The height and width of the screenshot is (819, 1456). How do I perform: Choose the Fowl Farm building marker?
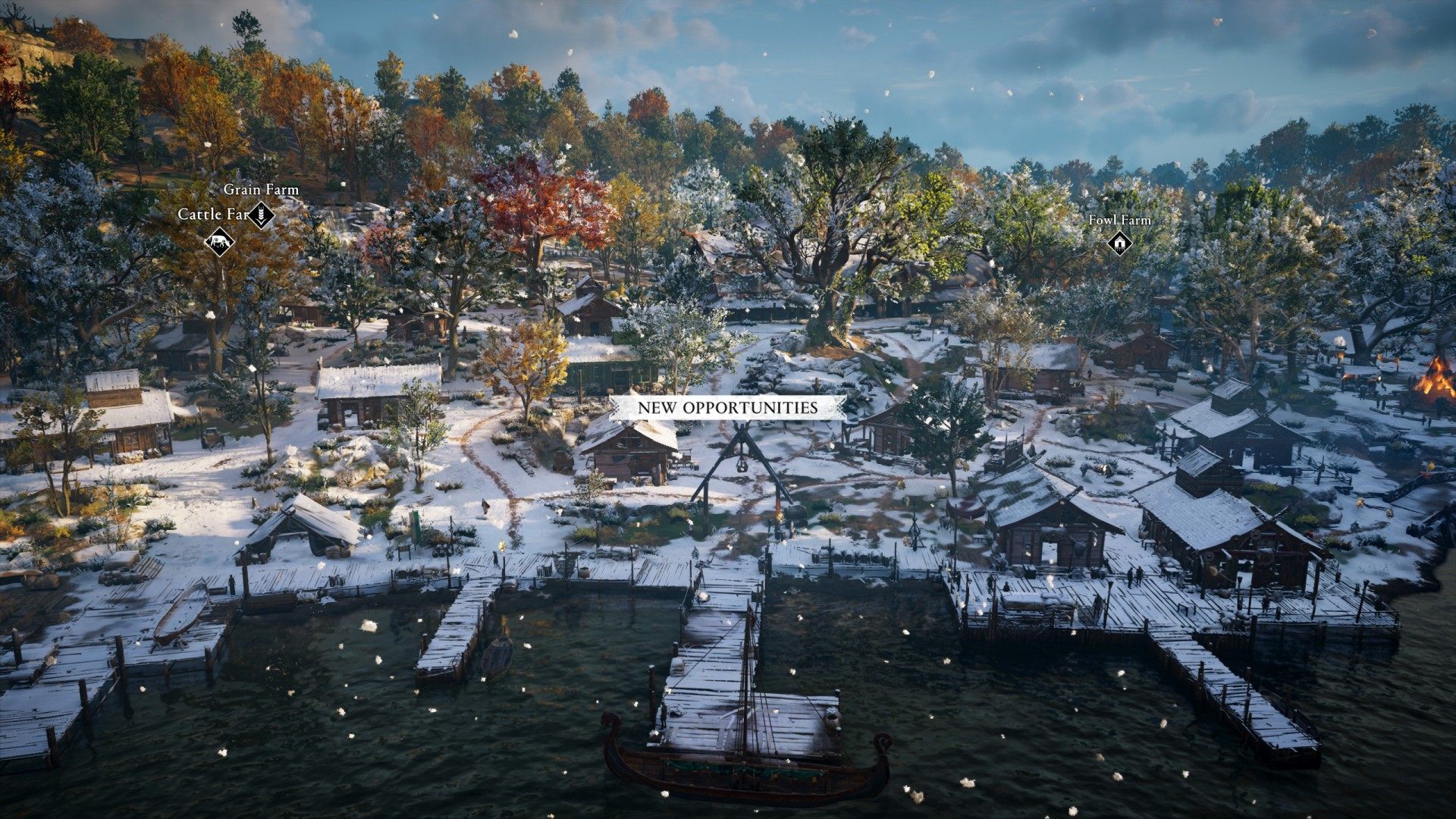point(1119,243)
